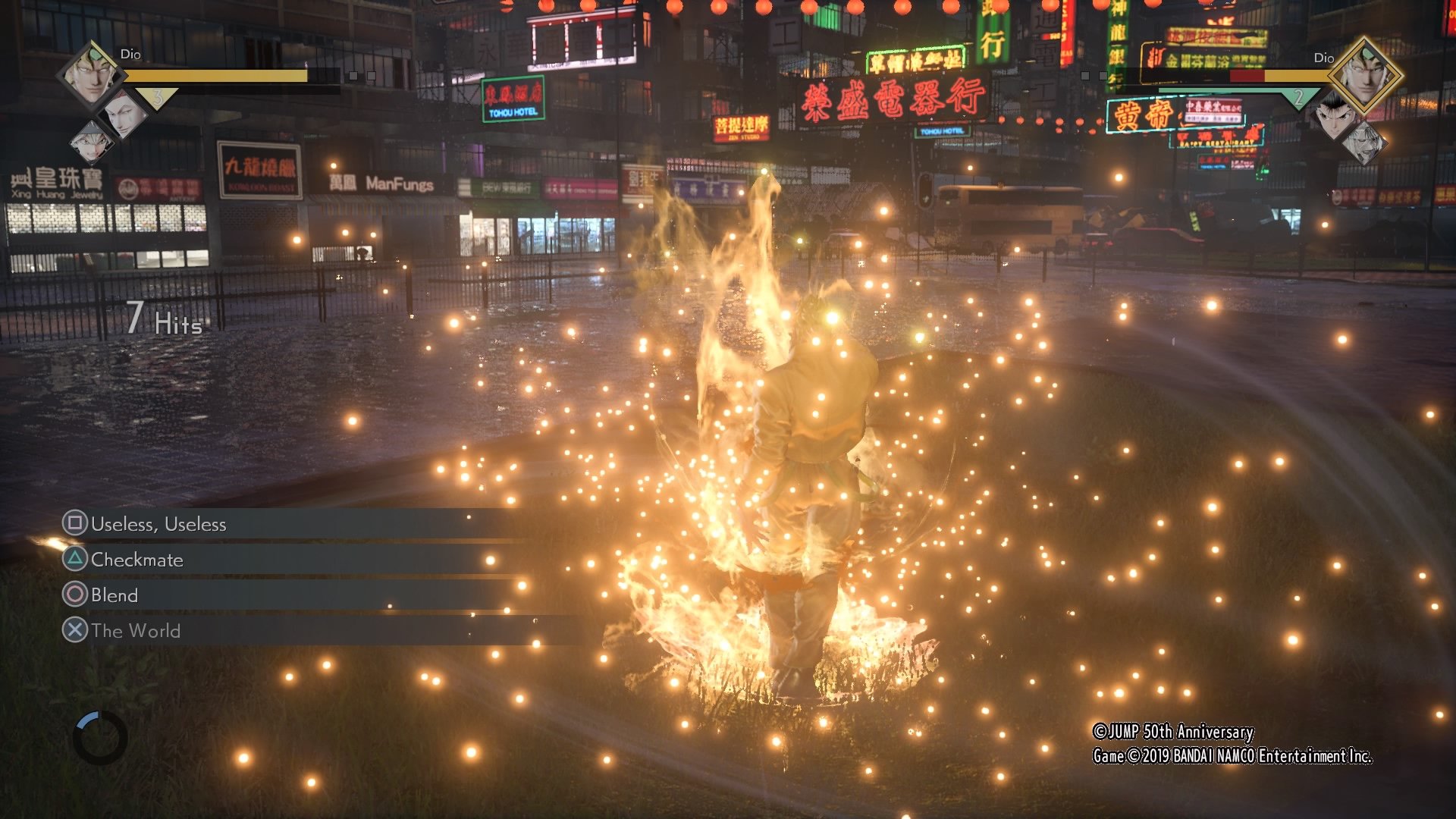Click the Triangle button prompt icon
Viewport: 1456px width, 819px height.
[x=76, y=560]
